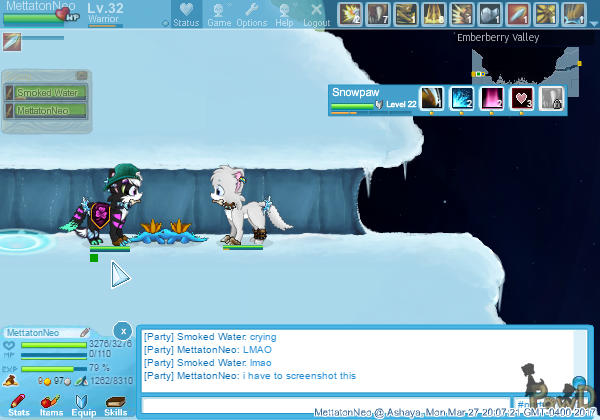Open the Stats panel
The height and width of the screenshot is (420, 600).
19,404
